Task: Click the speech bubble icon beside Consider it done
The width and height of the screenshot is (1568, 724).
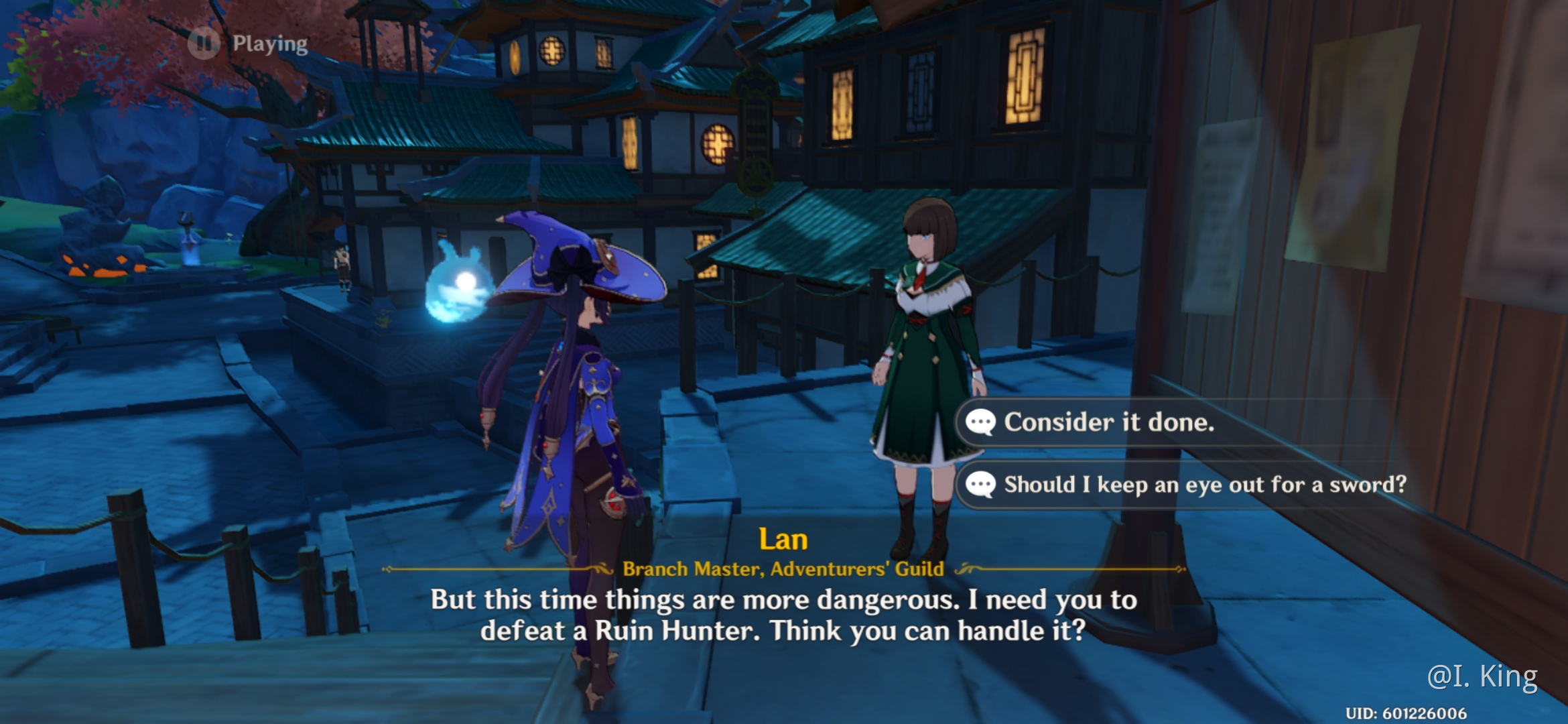Action: pos(981,422)
